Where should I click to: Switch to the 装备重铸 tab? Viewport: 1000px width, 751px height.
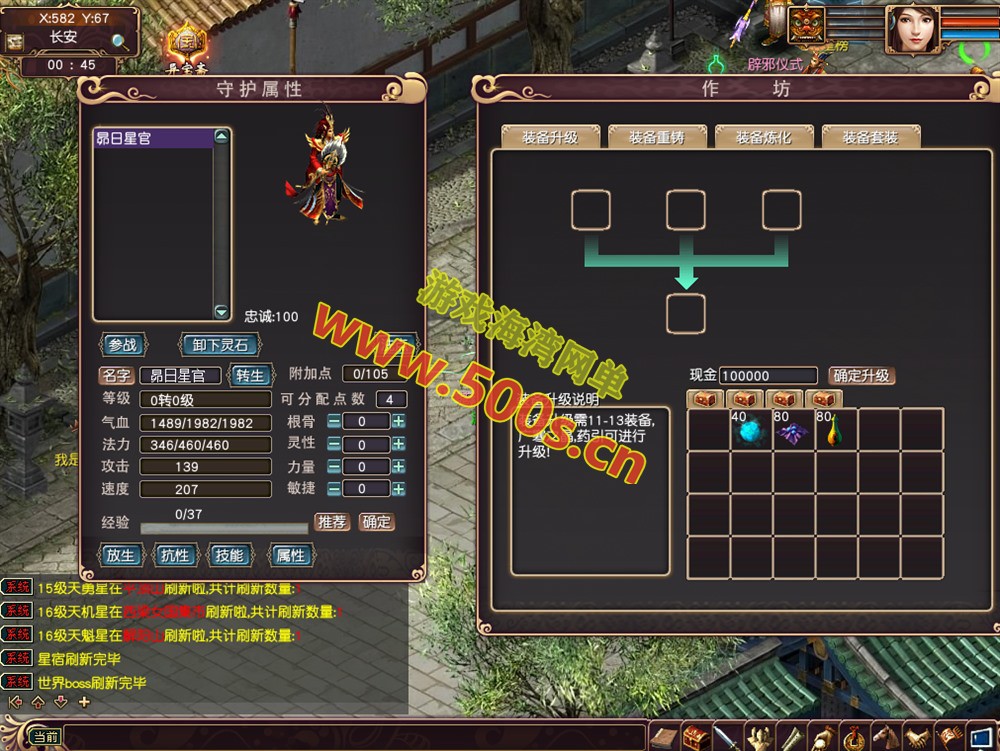point(656,137)
